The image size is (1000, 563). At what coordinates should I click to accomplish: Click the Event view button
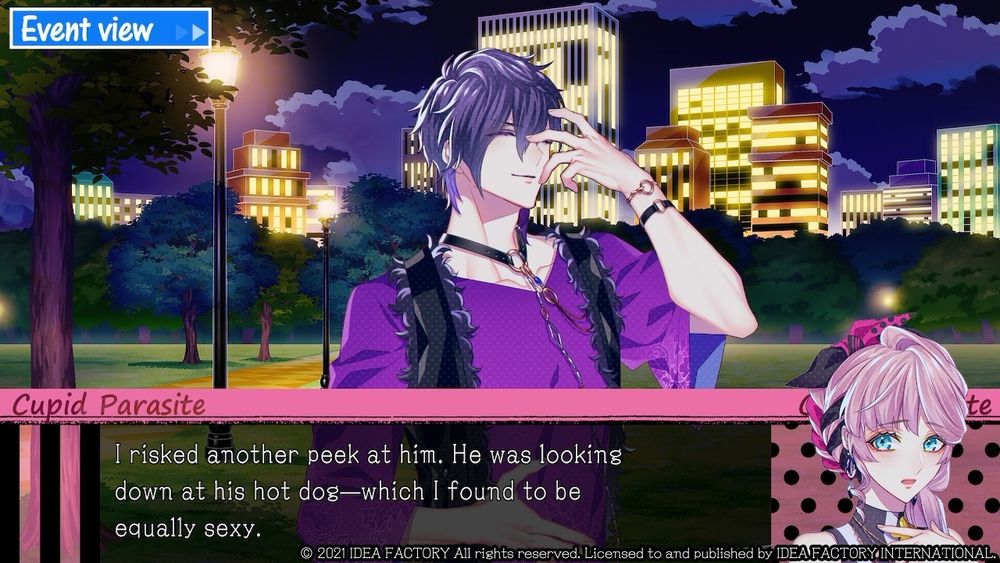pos(110,29)
